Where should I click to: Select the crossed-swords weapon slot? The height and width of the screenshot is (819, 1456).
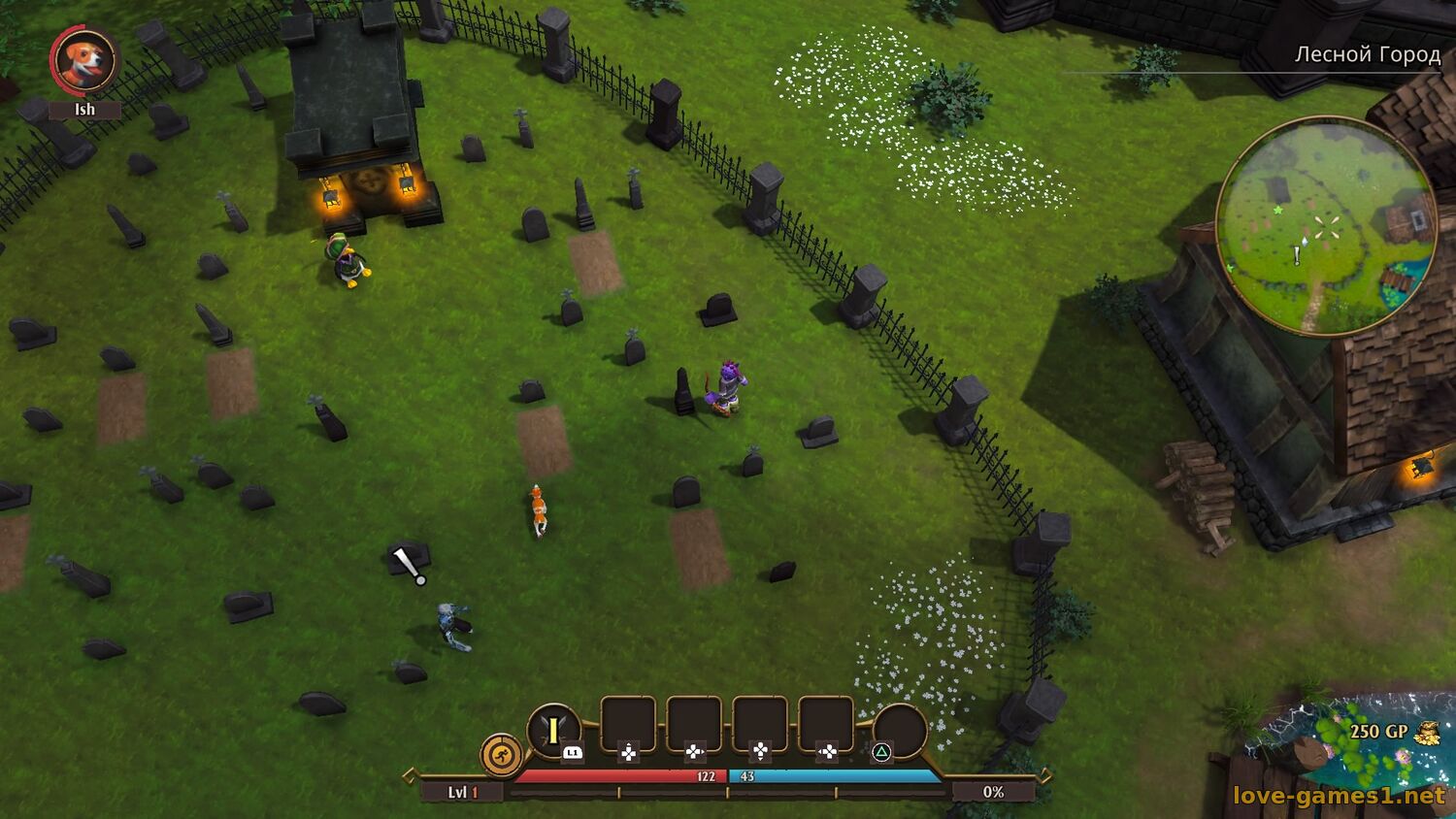(553, 731)
